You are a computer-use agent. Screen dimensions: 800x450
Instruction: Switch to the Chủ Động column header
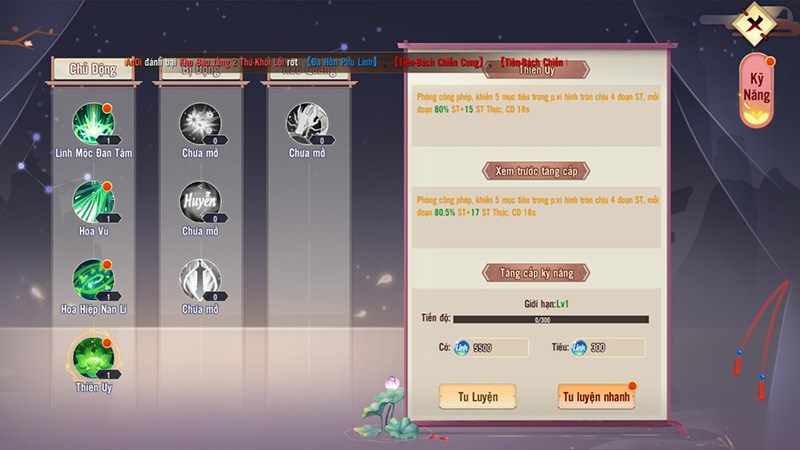point(93,69)
